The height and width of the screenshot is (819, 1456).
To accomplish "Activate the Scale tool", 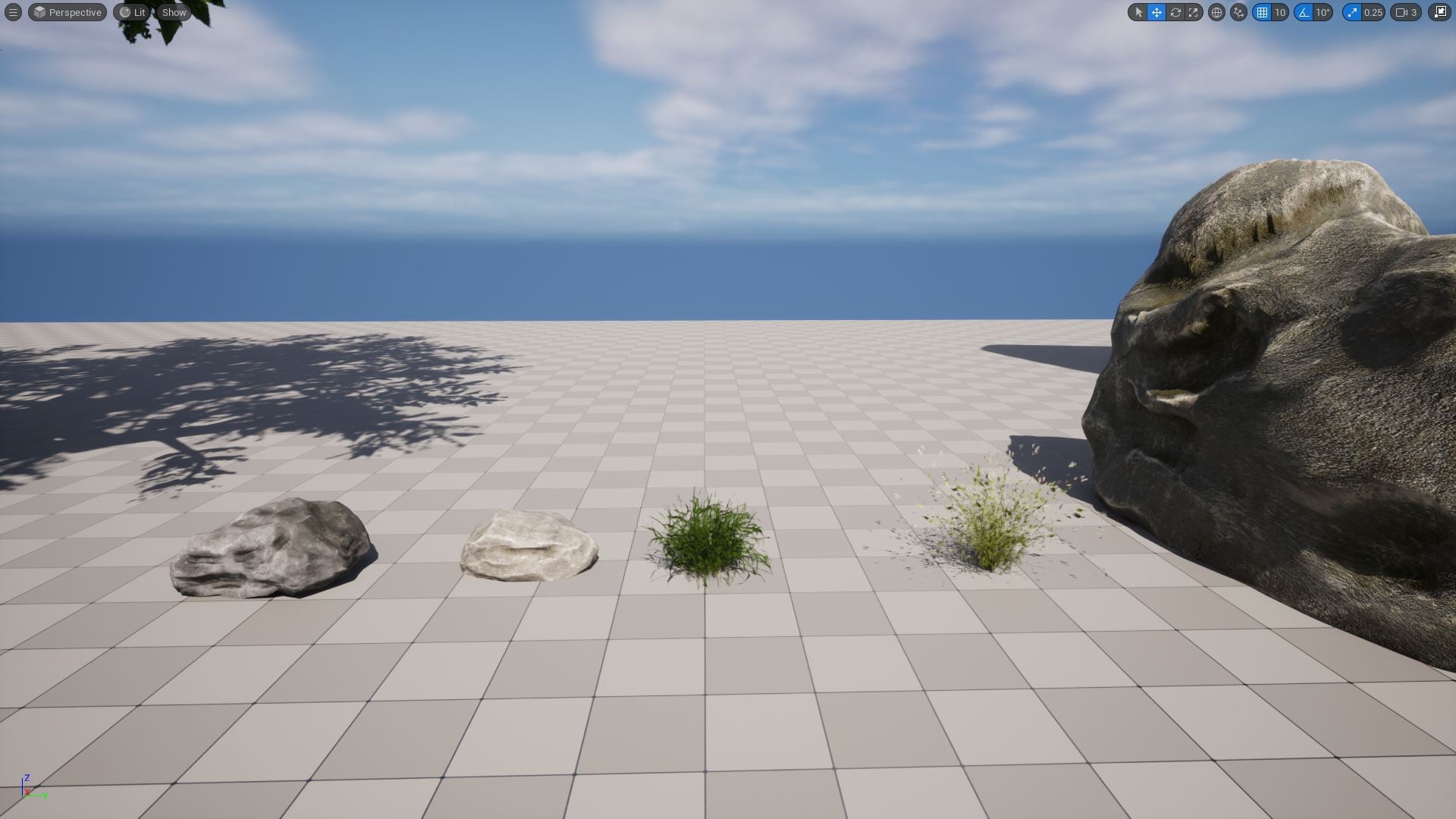I will click(x=1193, y=12).
